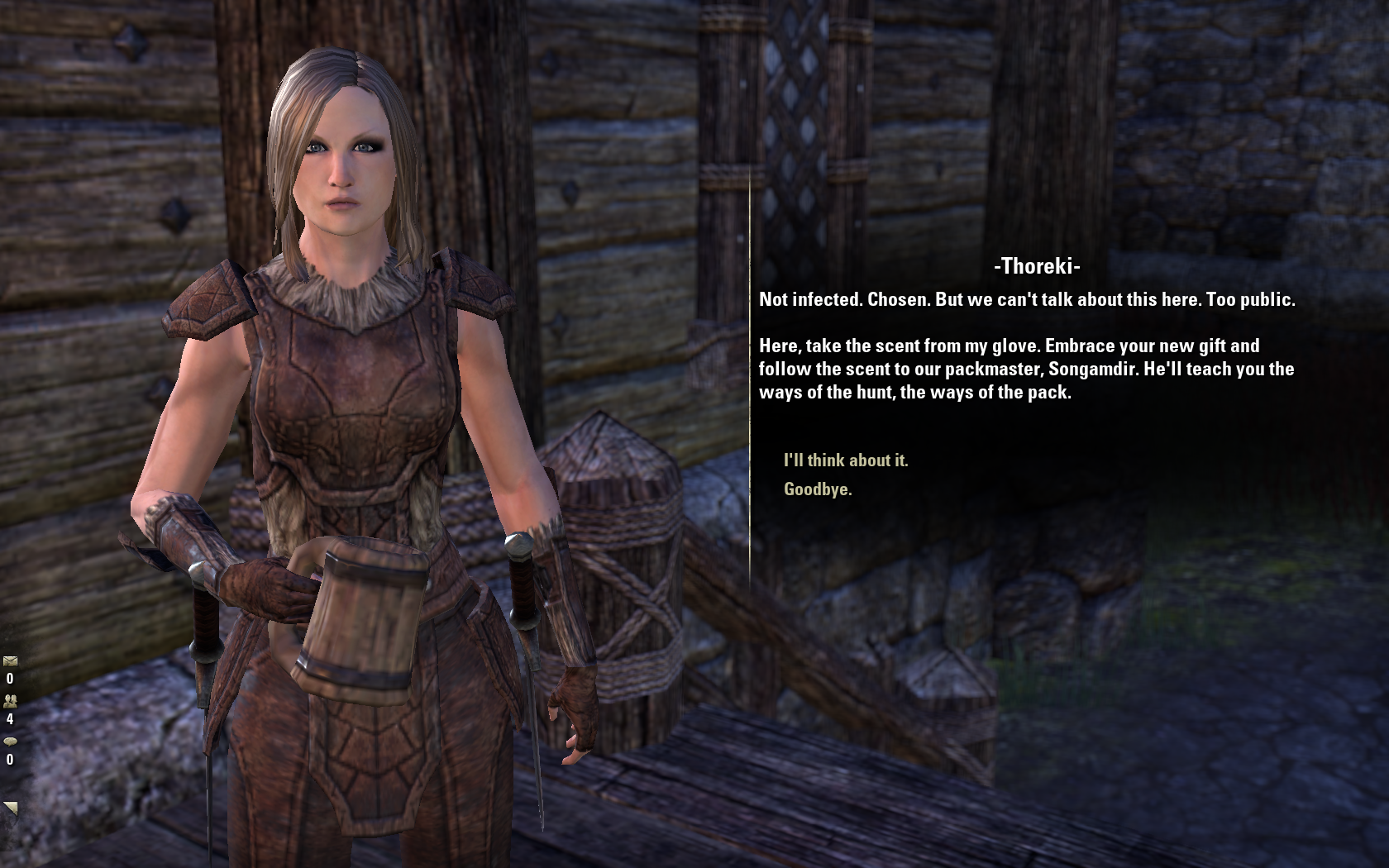Open the friends list icon
Image resolution: width=1389 pixels, height=868 pixels.
[10, 701]
